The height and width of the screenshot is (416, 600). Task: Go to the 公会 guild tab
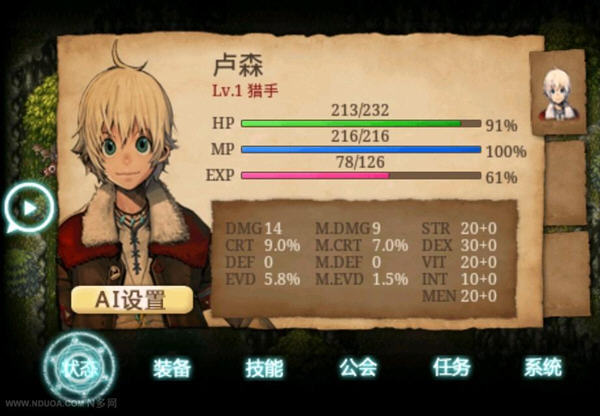tap(357, 368)
